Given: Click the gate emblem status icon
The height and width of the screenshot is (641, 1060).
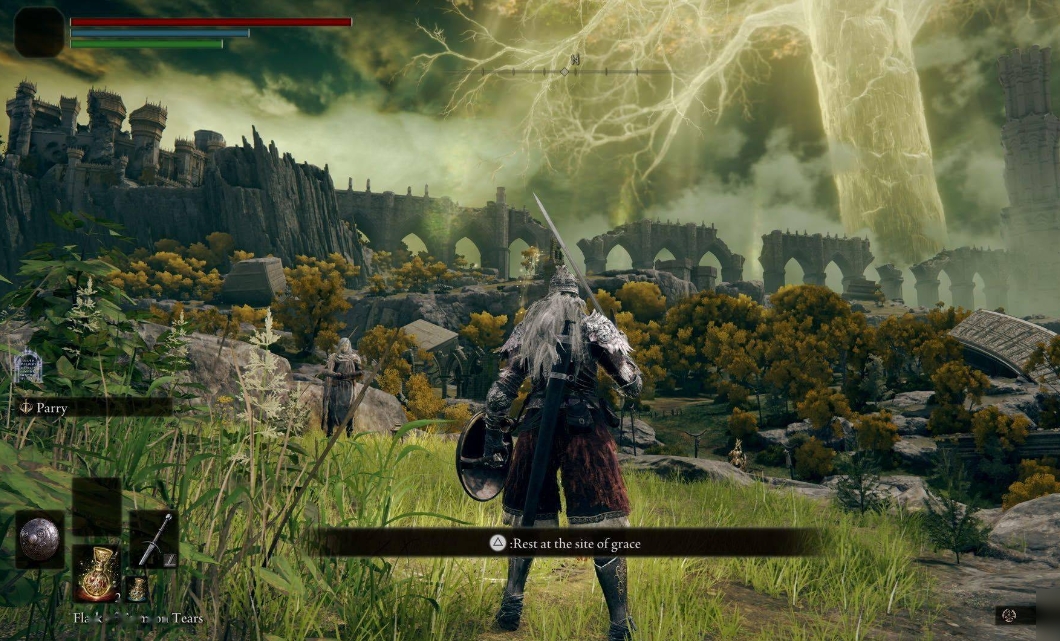Looking at the screenshot, I should point(28,367).
